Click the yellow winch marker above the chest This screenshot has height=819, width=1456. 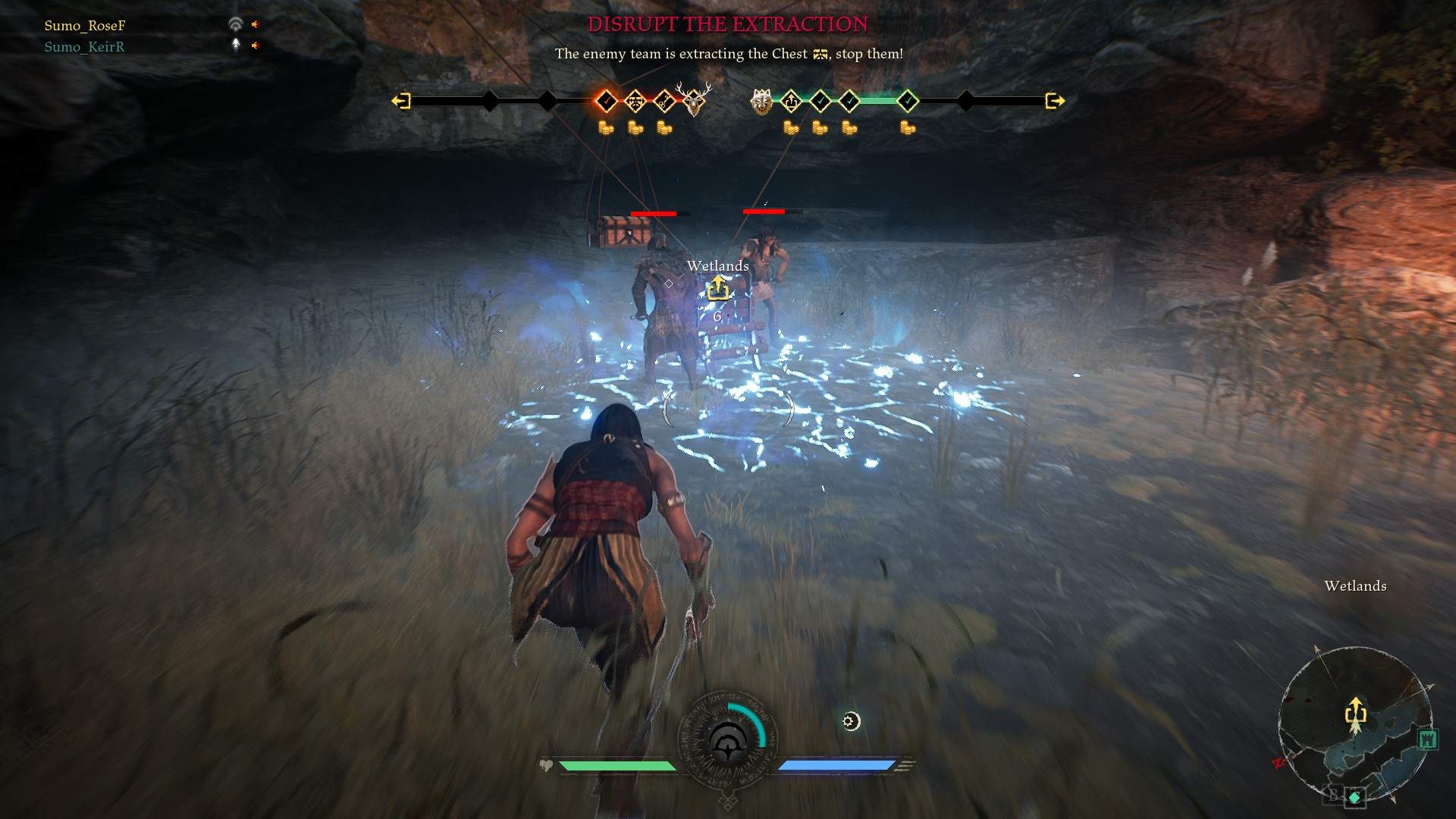point(717,289)
